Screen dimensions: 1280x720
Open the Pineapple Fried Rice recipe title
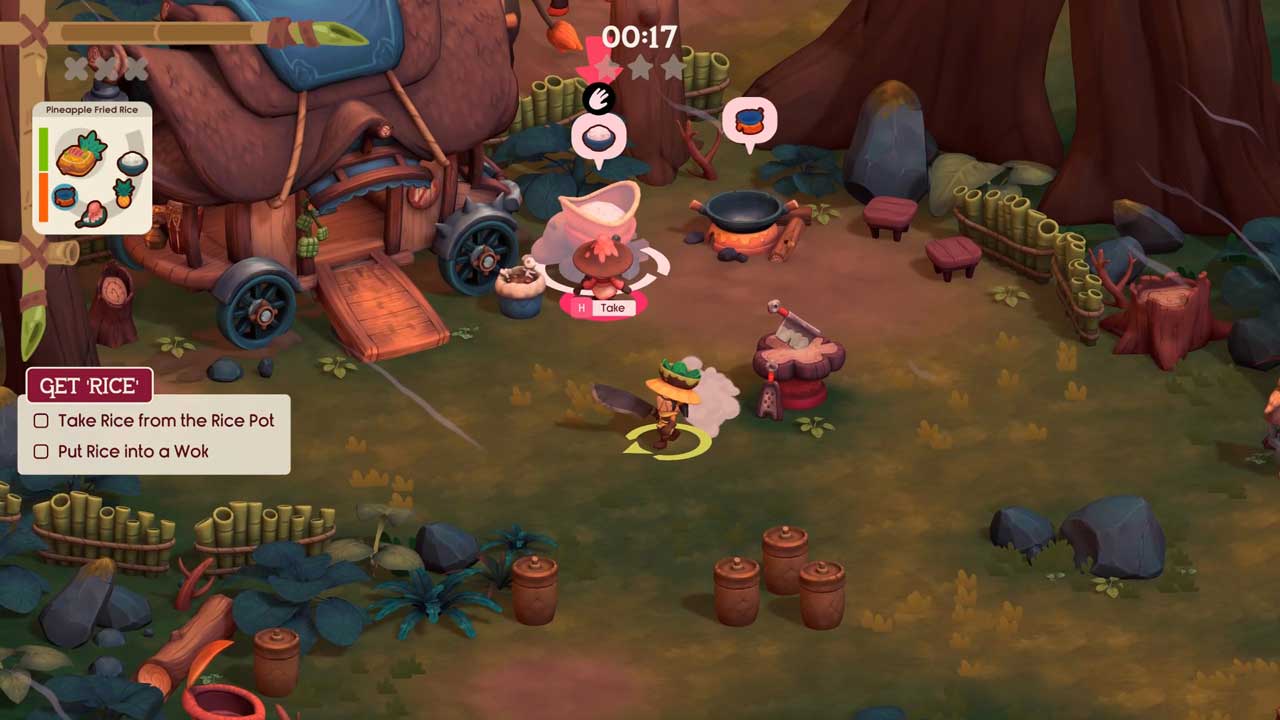point(92,109)
